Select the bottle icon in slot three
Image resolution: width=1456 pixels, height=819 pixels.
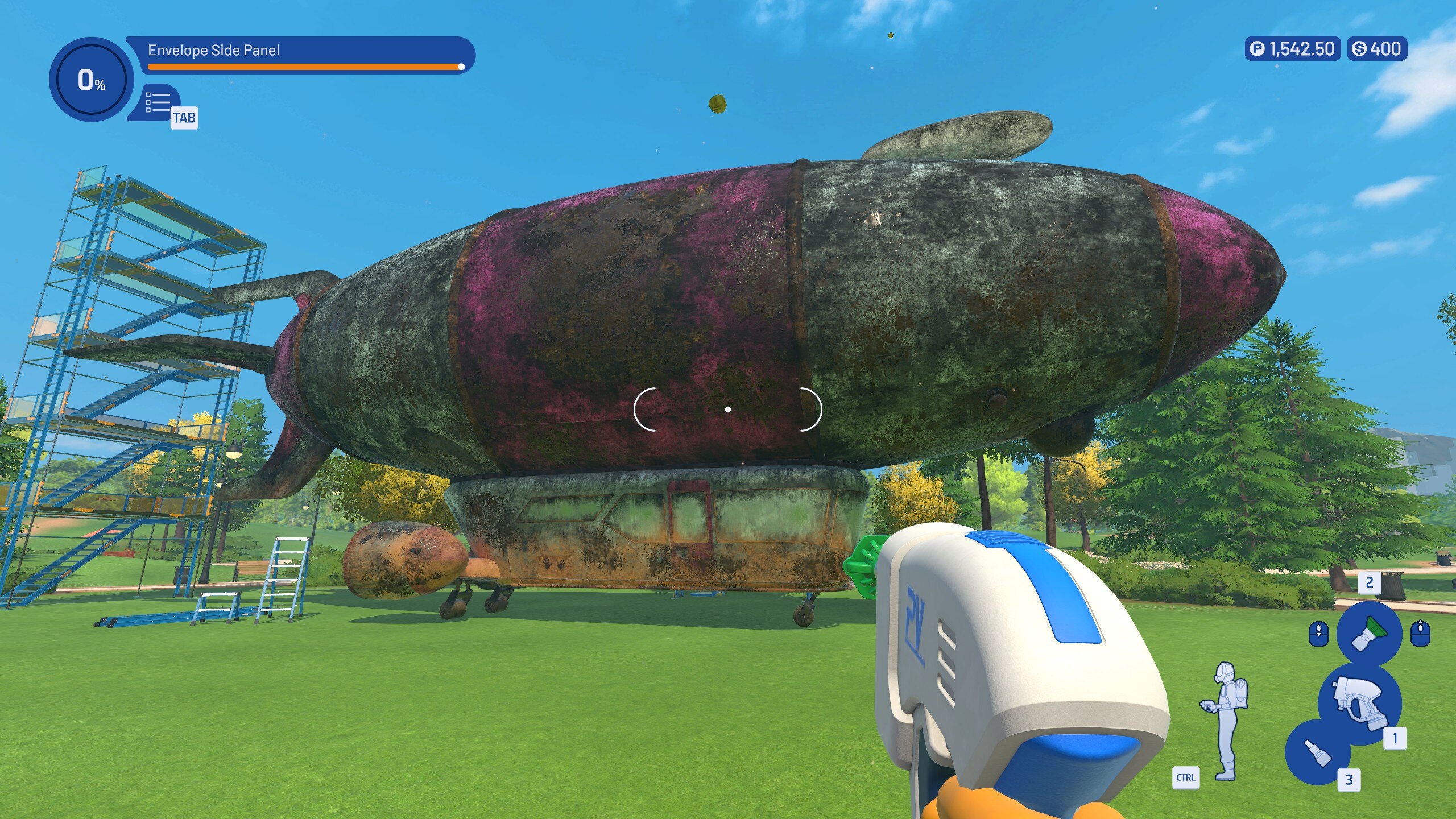1317,752
